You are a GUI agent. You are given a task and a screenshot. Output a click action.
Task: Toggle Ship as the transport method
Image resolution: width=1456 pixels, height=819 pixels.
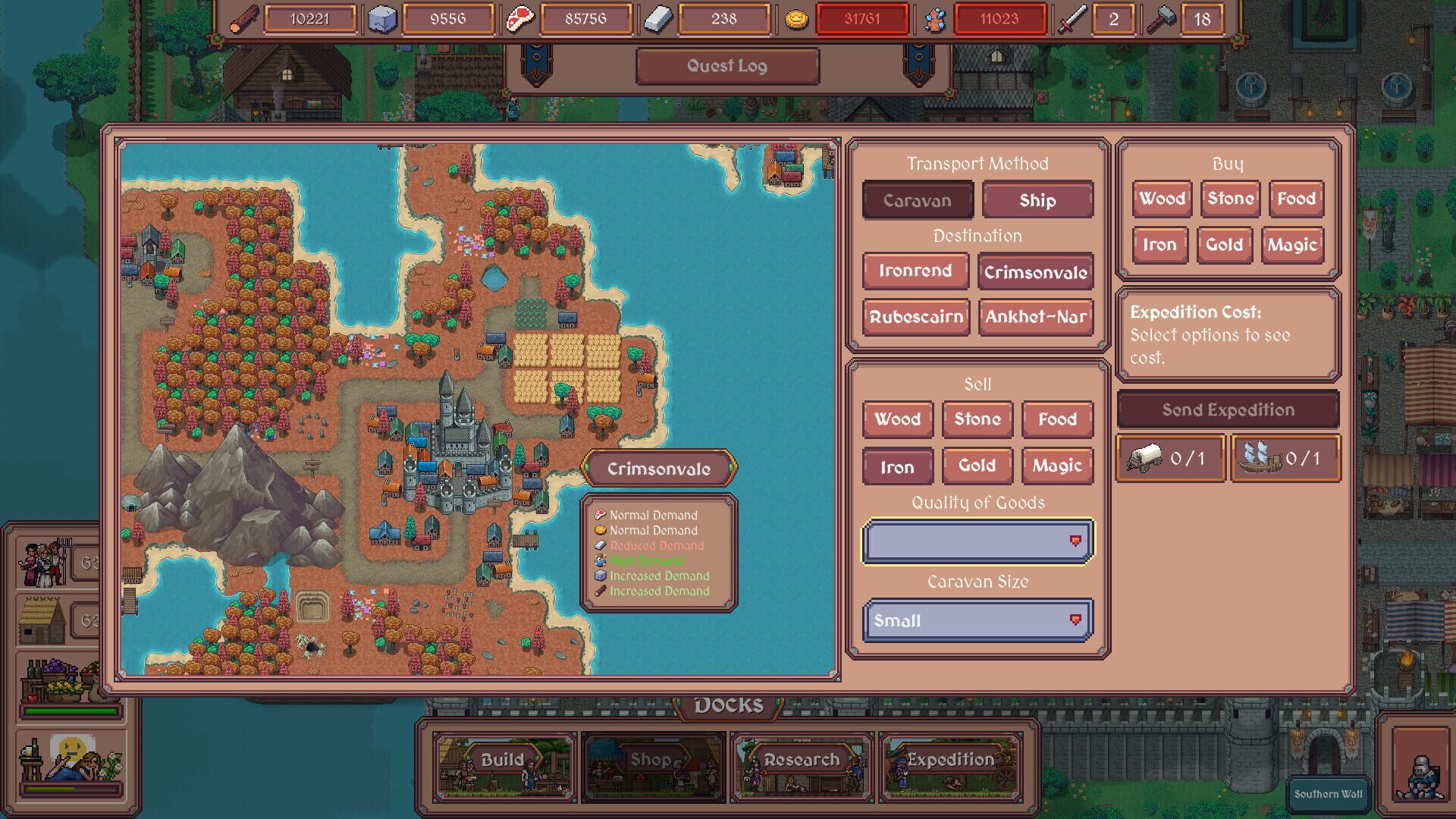(x=1037, y=200)
